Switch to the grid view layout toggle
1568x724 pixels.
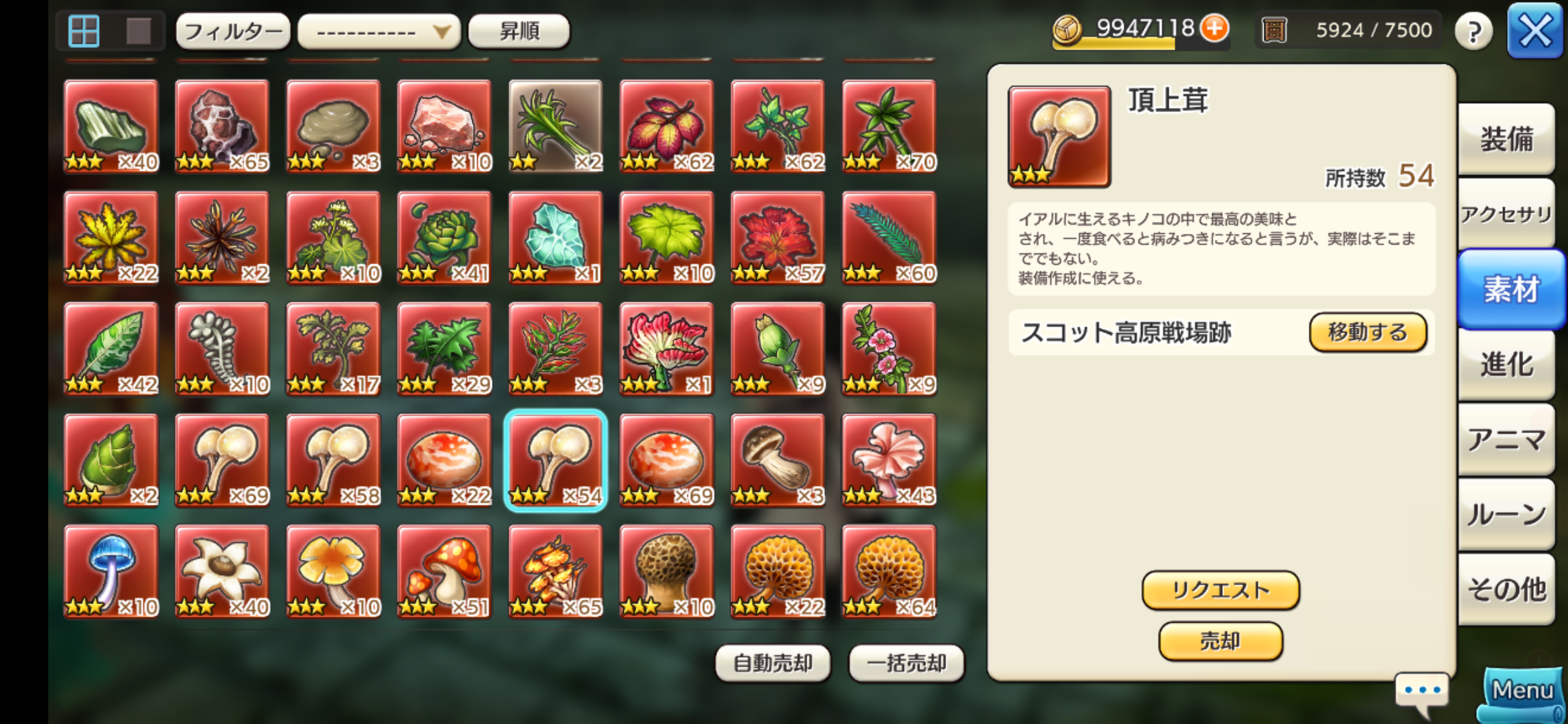(84, 29)
